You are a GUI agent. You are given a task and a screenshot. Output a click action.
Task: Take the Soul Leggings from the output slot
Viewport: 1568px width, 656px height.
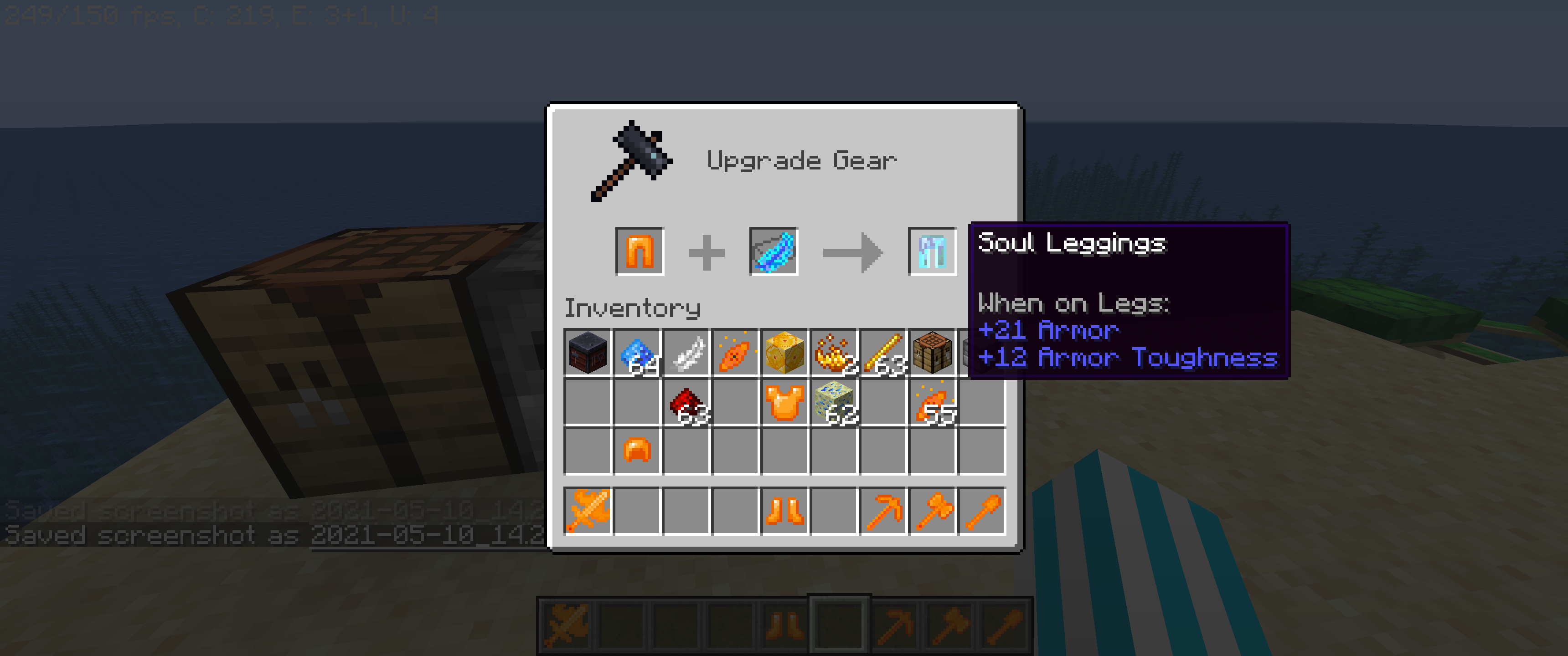click(x=933, y=251)
